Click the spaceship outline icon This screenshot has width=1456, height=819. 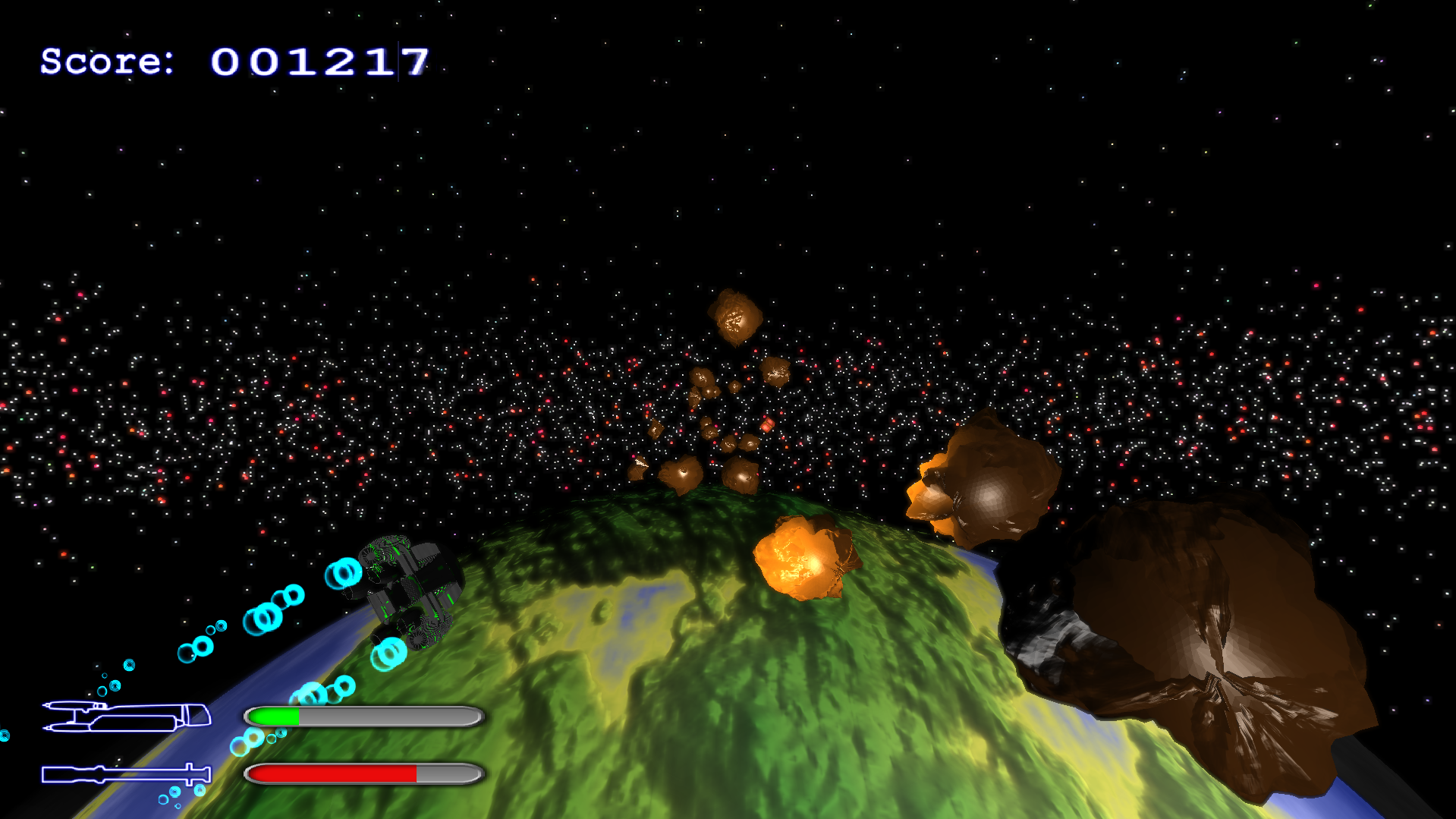pyautogui.click(x=126, y=717)
